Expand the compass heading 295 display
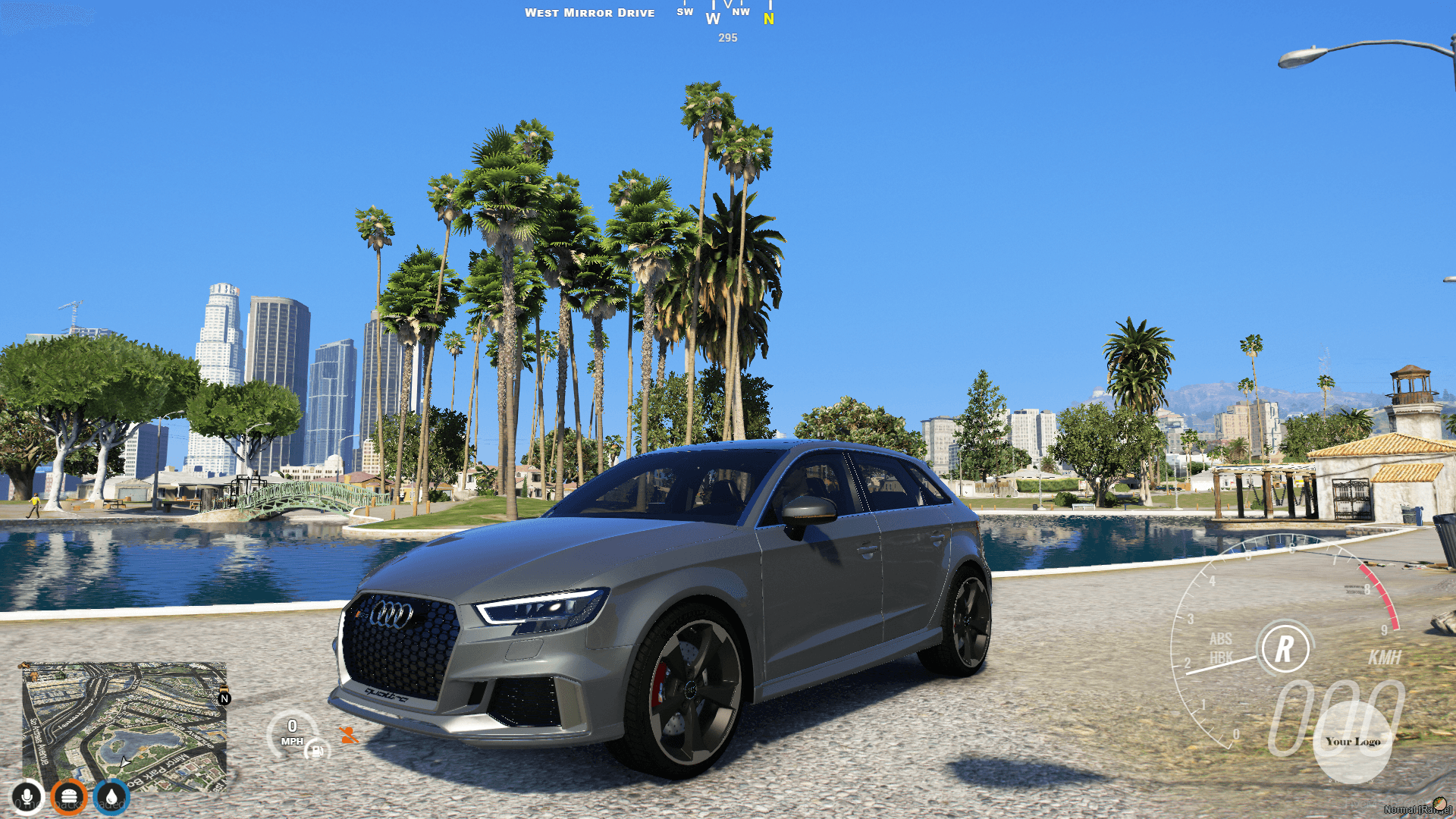Screen dimensions: 1456x819 point(726,38)
